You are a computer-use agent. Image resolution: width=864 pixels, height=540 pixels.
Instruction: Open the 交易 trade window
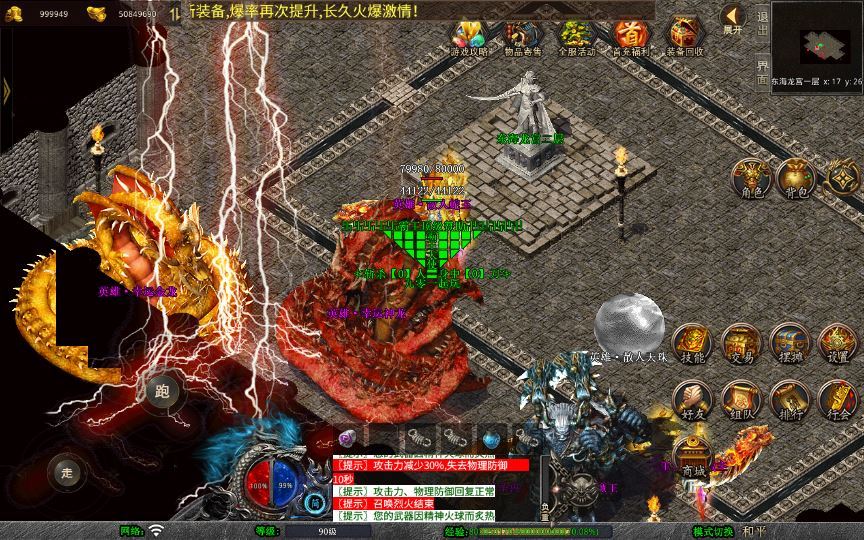click(x=741, y=344)
